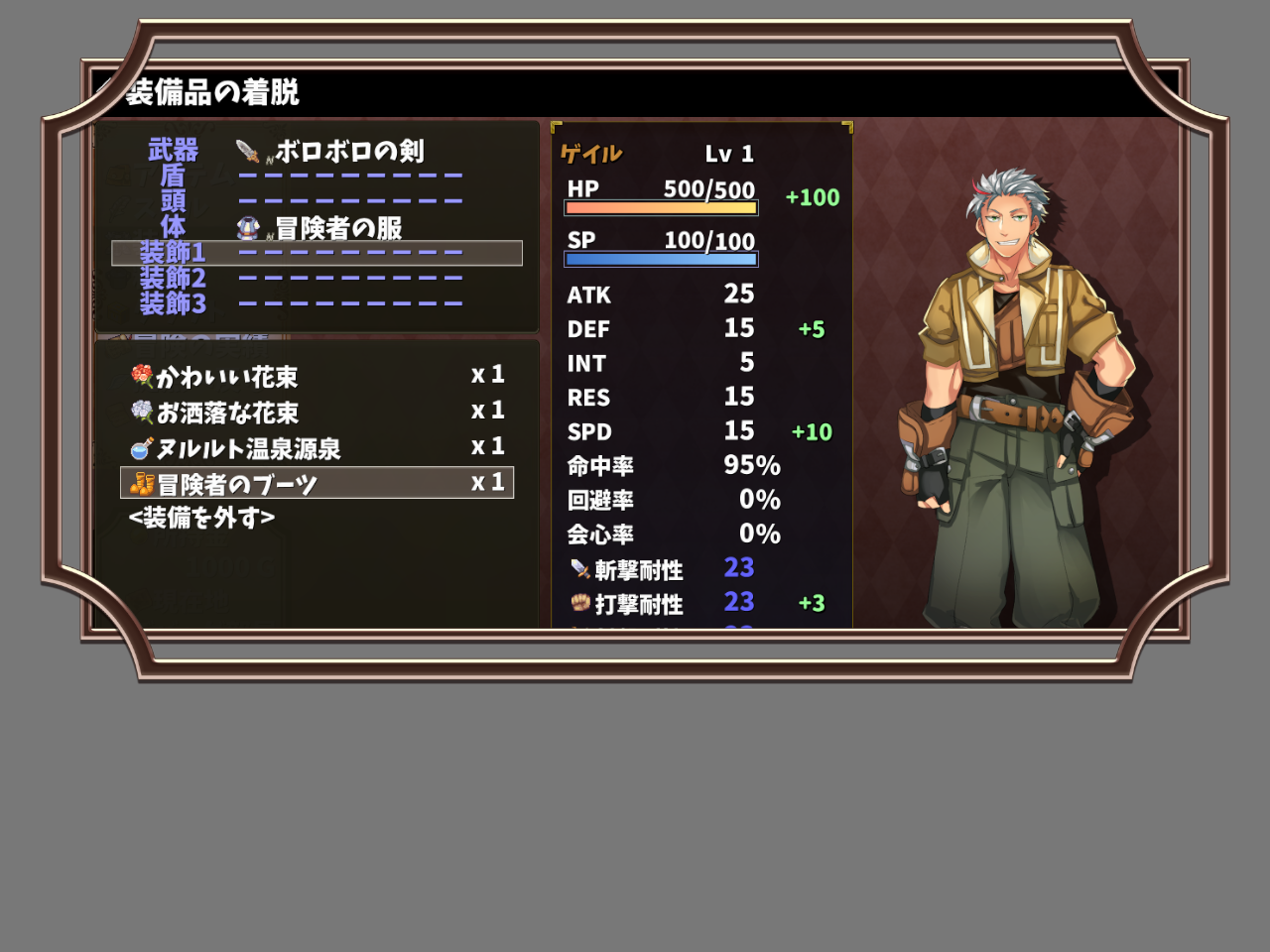Equip the 冒険者のブーツ boots
Screen dimensions: 1270x952
pos(317,484)
